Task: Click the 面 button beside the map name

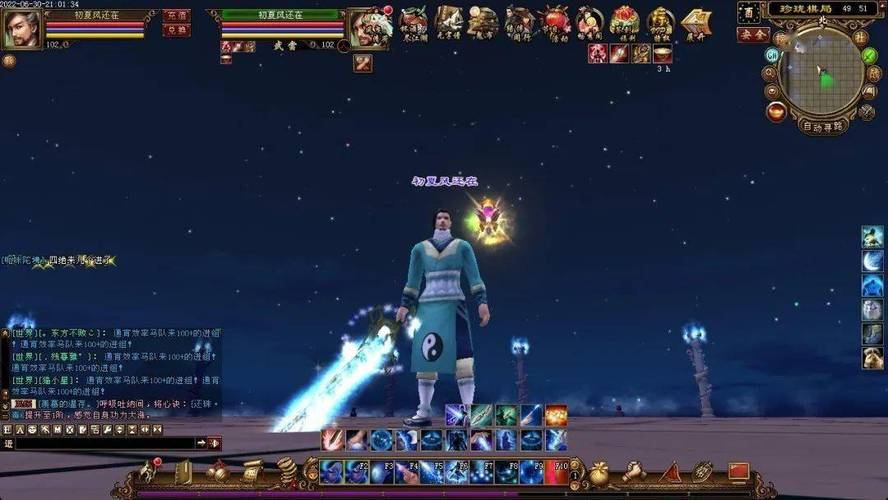Action: coord(749,13)
